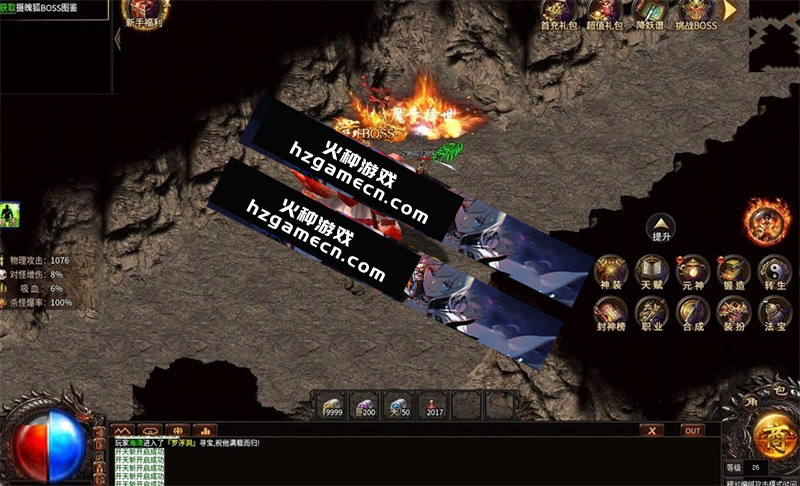Expand the top icon bar with the gold arrow
Viewport: 800px width, 486px height.
pyautogui.click(x=731, y=10)
